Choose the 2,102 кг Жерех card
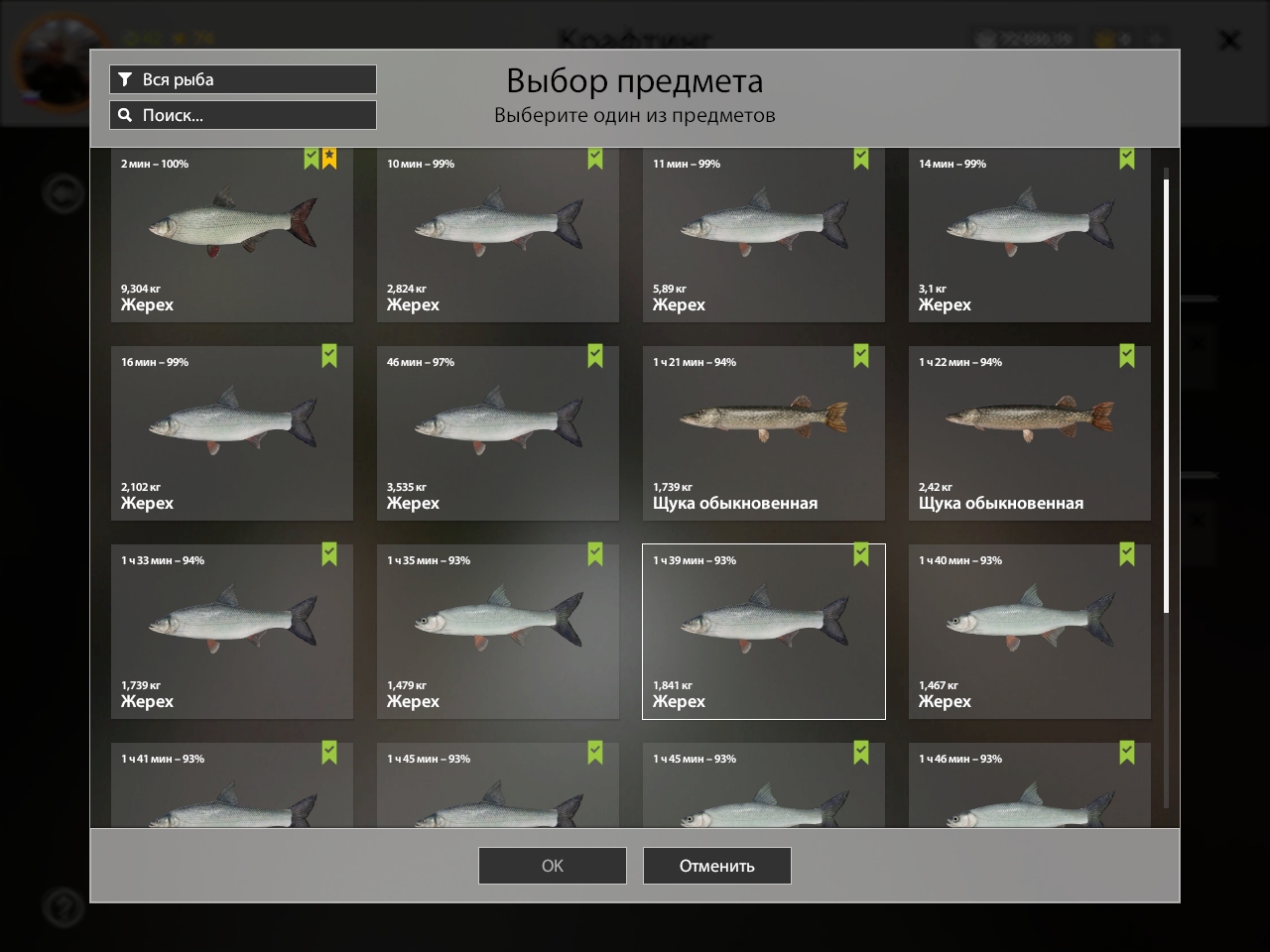The height and width of the screenshot is (952, 1270). [232, 433]
